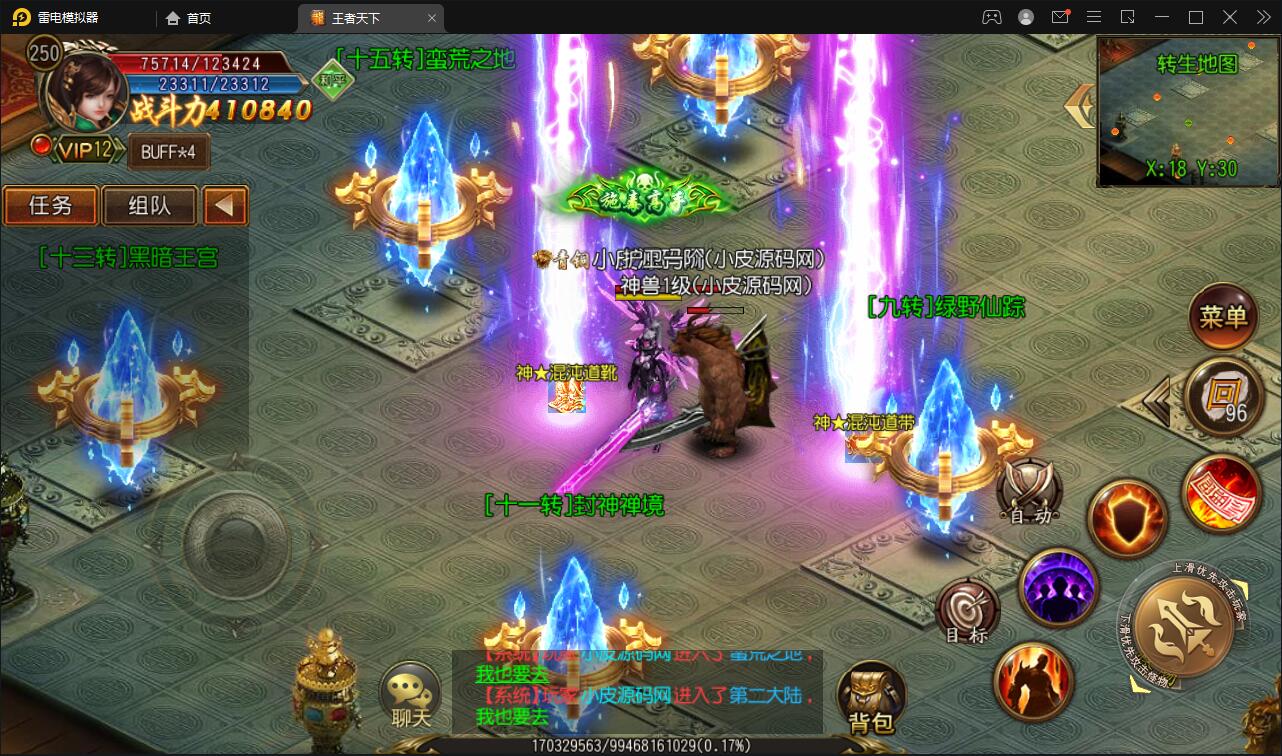Activate the flaming shield skill icon
1282x756 pixels.
coord(1127,520)
